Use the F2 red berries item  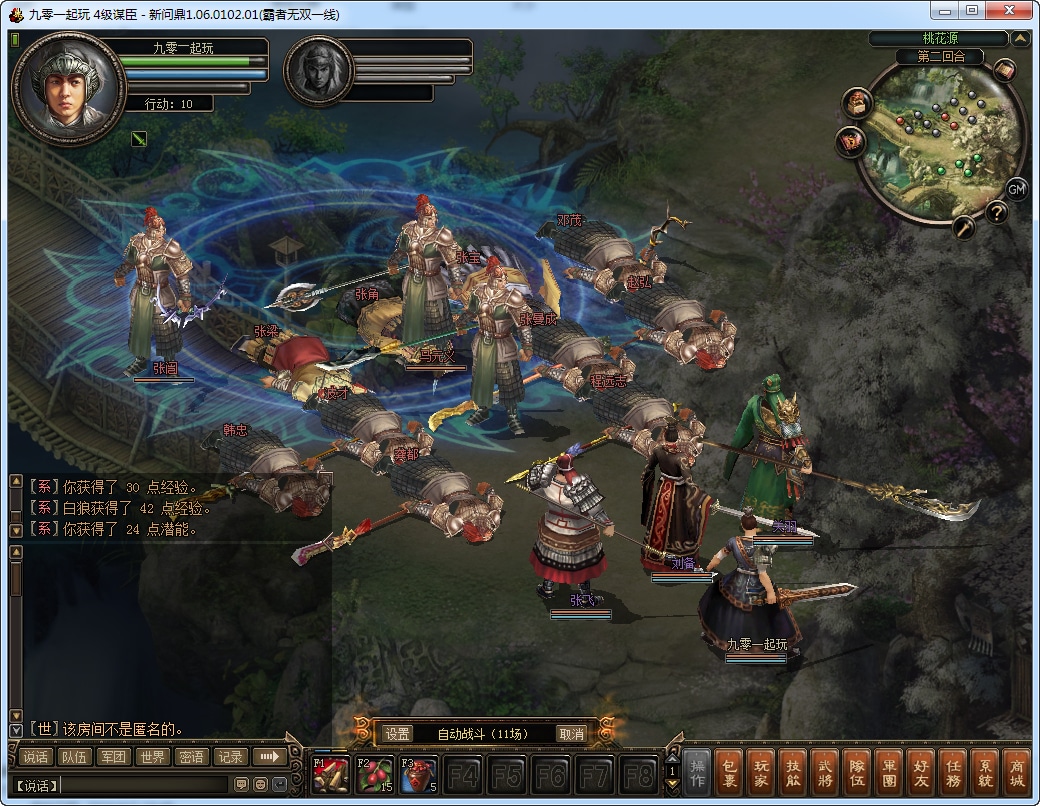tap(375, 774)
